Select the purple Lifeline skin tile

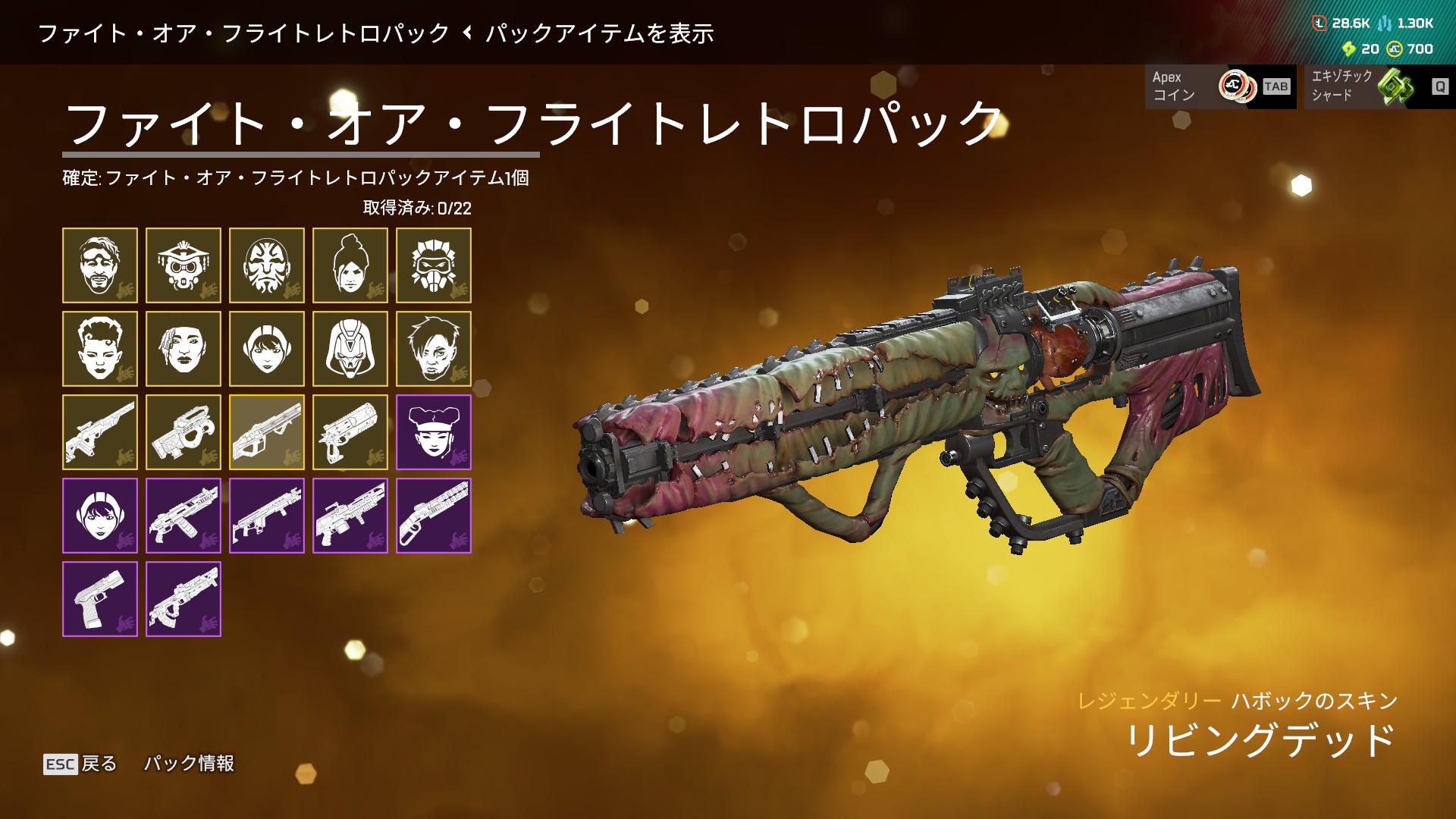pyautogui.click(x=434, y=432)
